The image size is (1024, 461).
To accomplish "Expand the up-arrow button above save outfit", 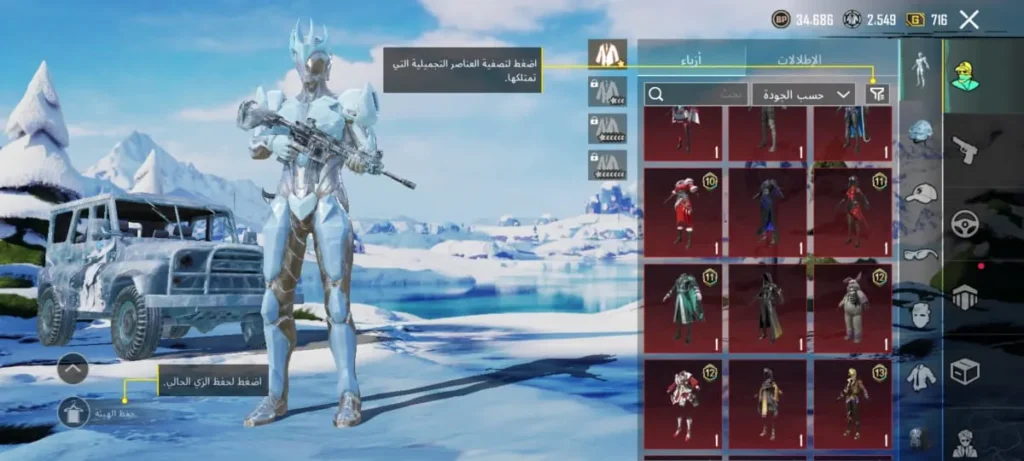I will [x=74, y=369].
